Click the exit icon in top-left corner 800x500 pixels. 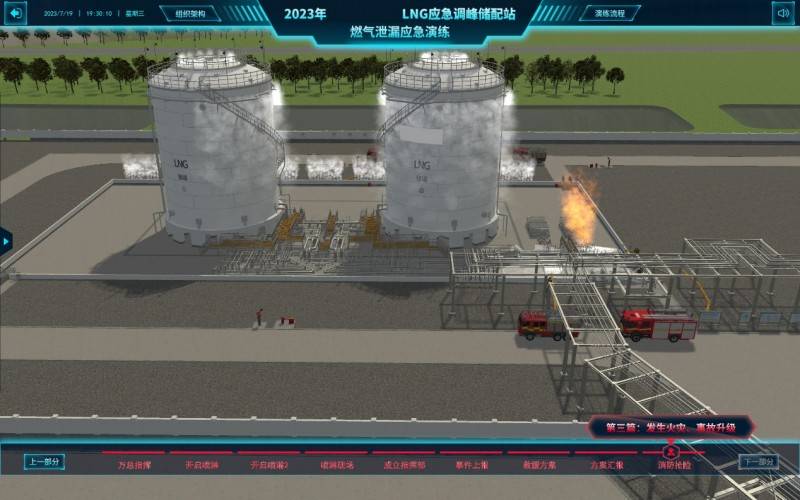17,14
